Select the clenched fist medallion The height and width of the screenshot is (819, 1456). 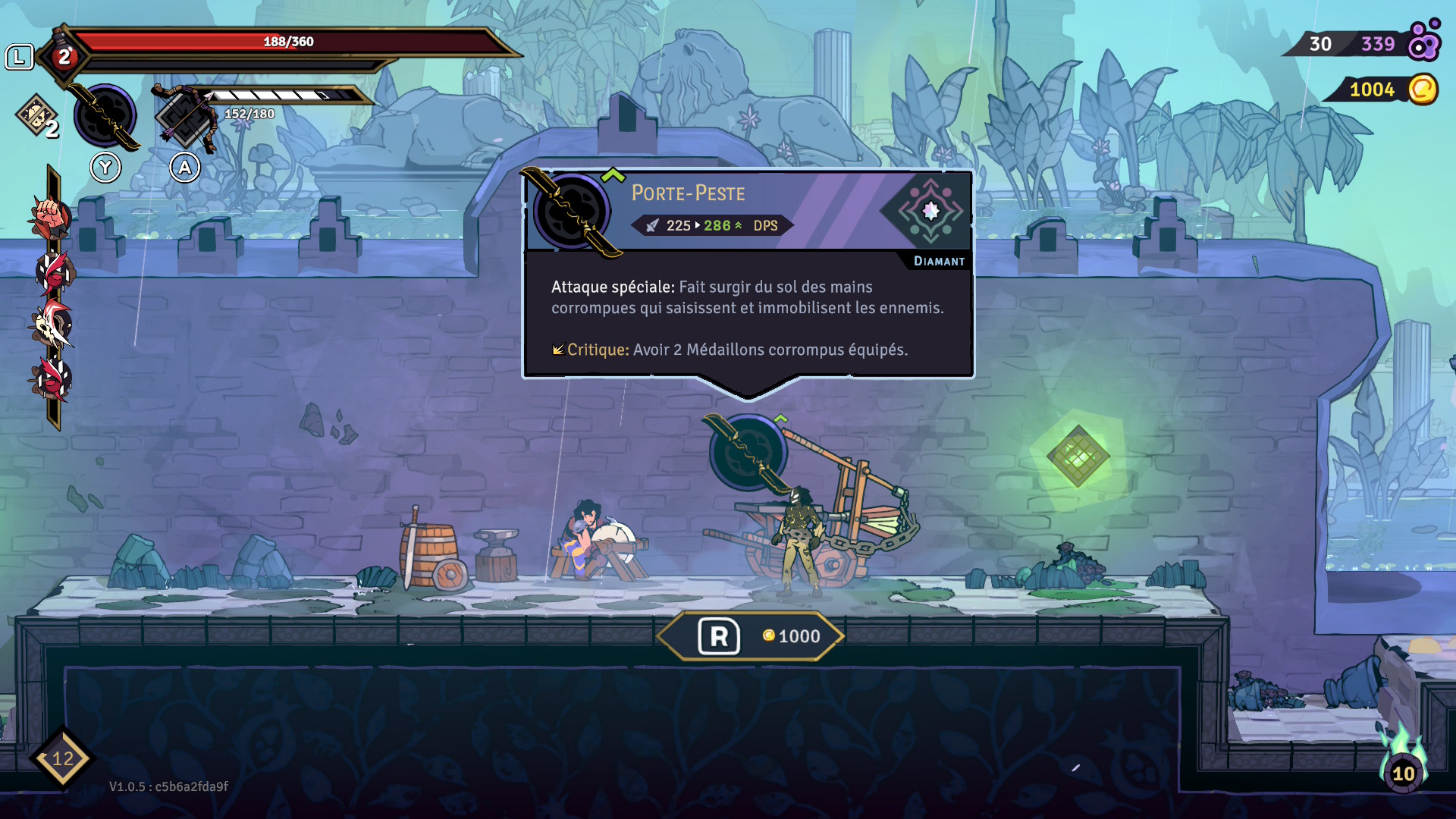coord(51,217)
